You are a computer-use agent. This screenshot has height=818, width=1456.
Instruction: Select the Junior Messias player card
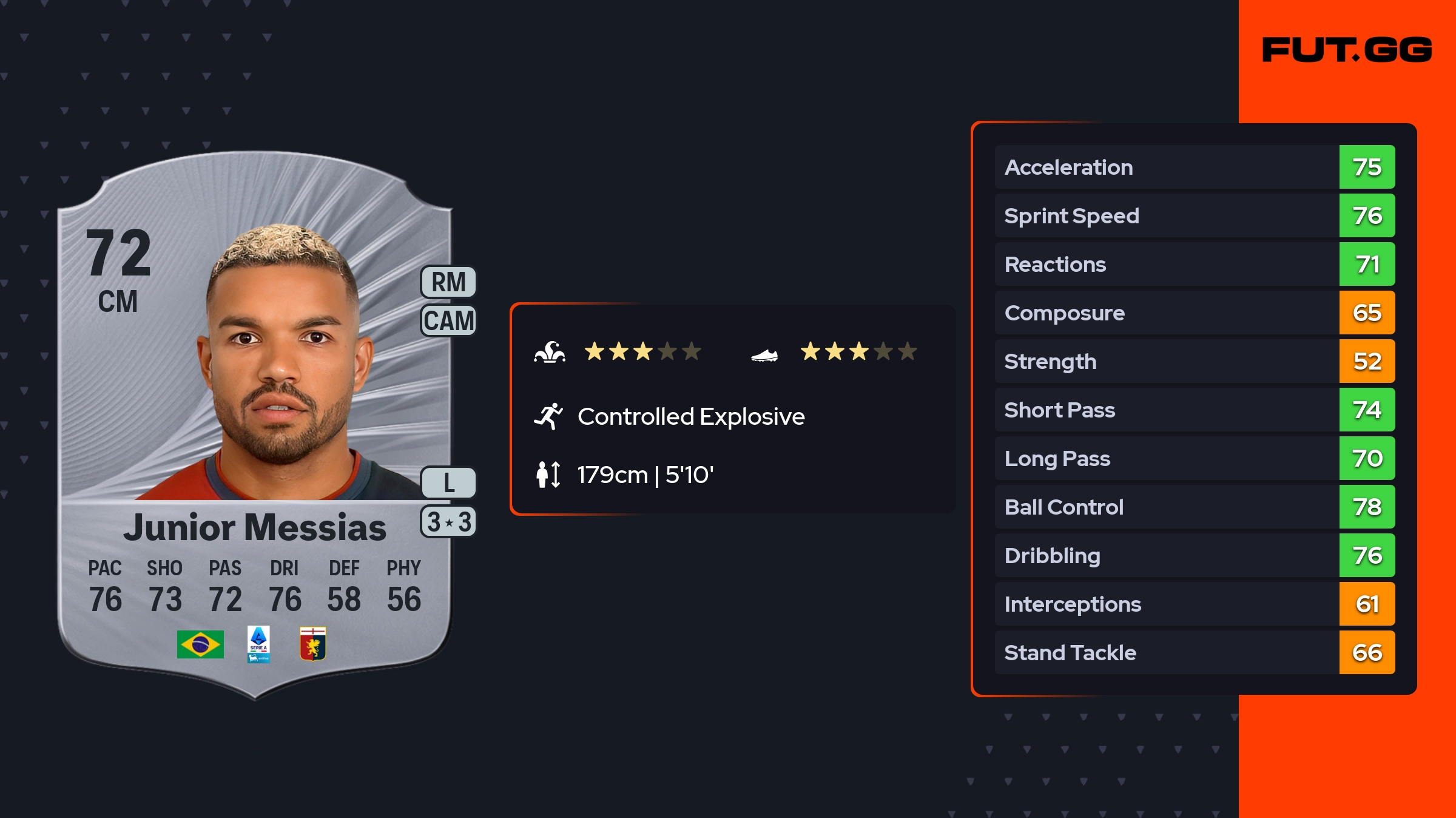pyautogui.click(x=255, y=425)
